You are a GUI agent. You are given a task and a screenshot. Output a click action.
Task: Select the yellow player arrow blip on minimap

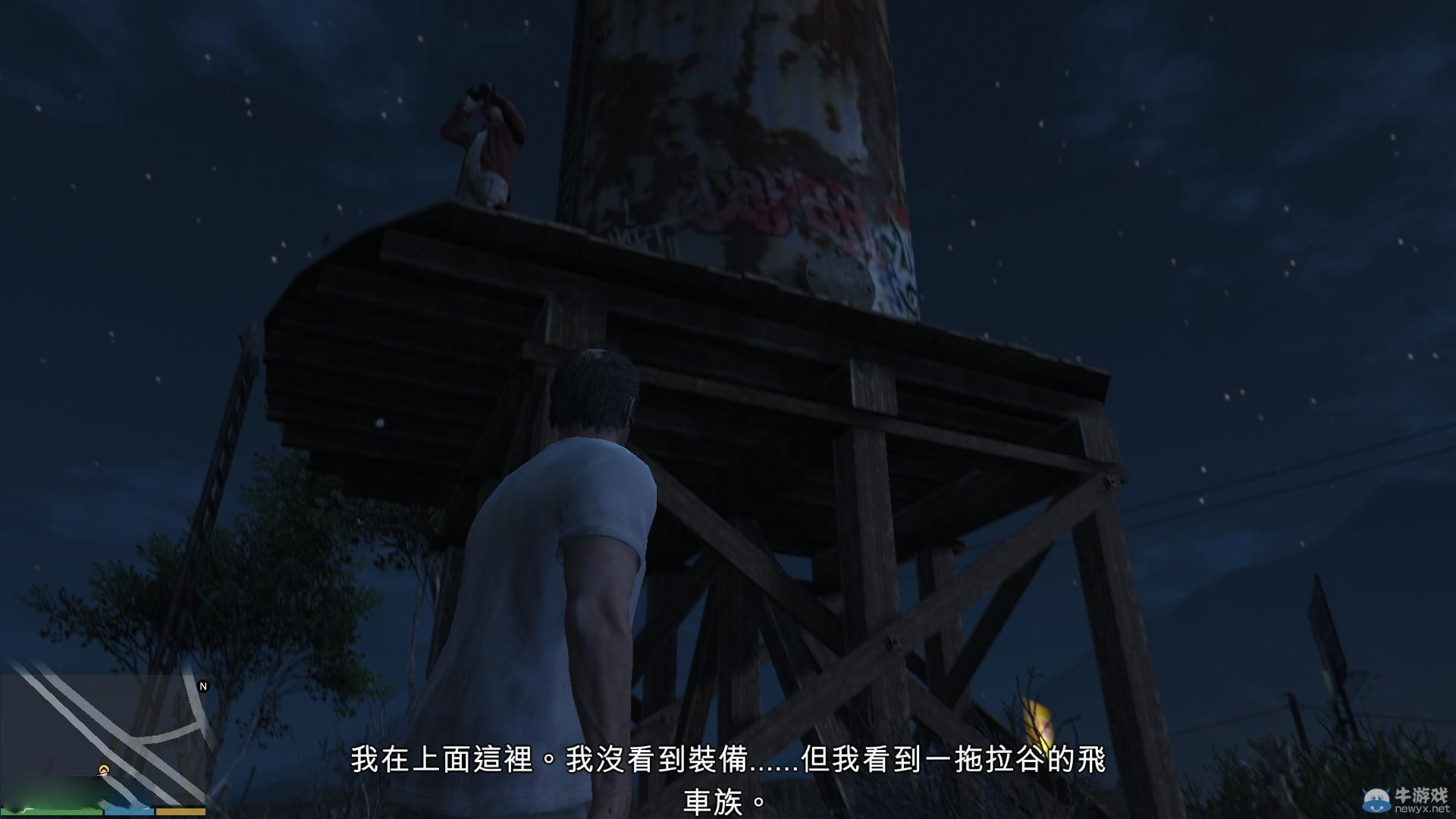[105, 769]
